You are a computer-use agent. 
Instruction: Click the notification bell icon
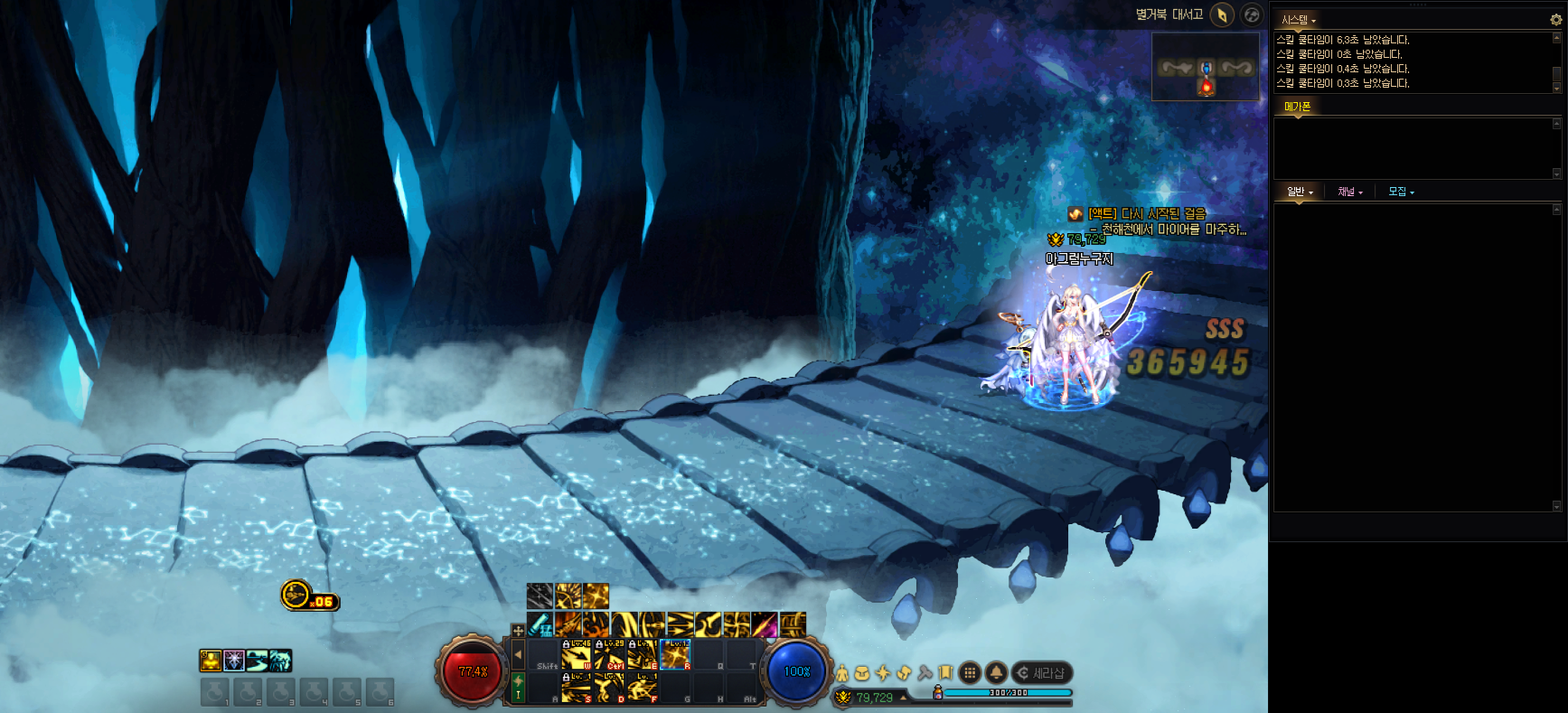[x=996, y=672]
